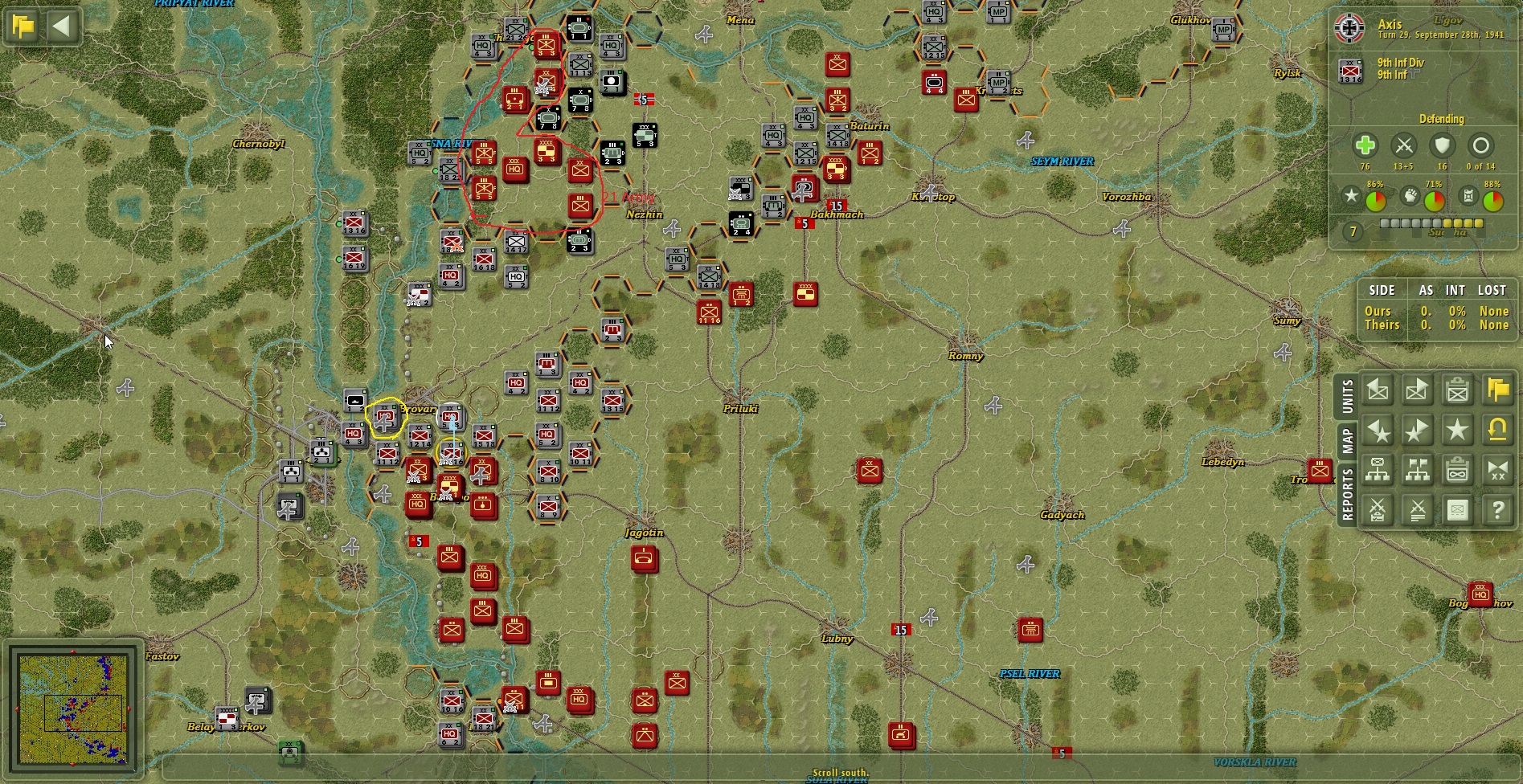Select the previous unit icon
Screen dimensions: 1523x784
1378,390
